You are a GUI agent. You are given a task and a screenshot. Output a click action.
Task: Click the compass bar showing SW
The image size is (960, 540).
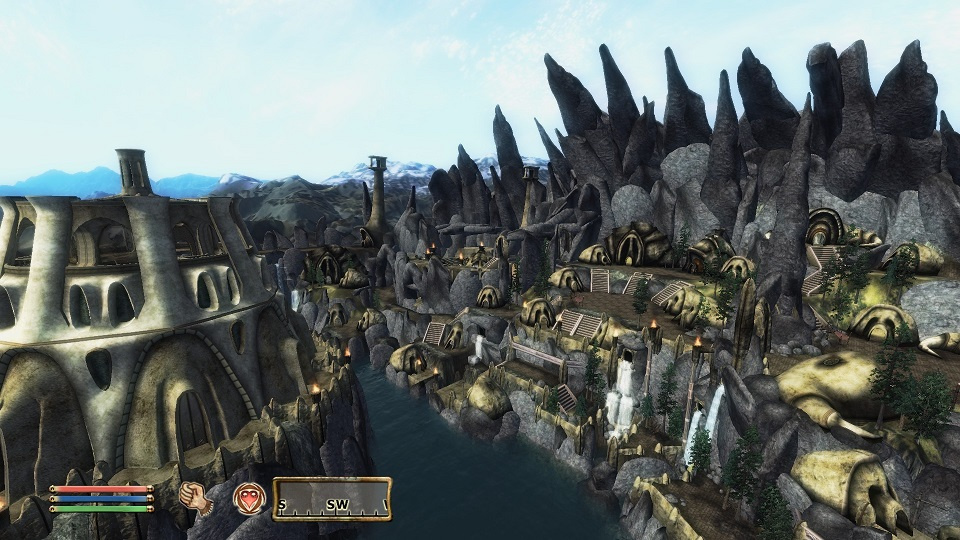(332, 499)
